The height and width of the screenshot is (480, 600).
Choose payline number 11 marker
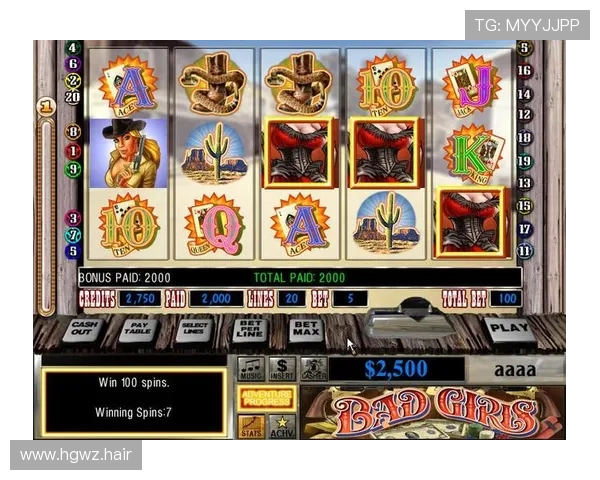click(525, 251)
